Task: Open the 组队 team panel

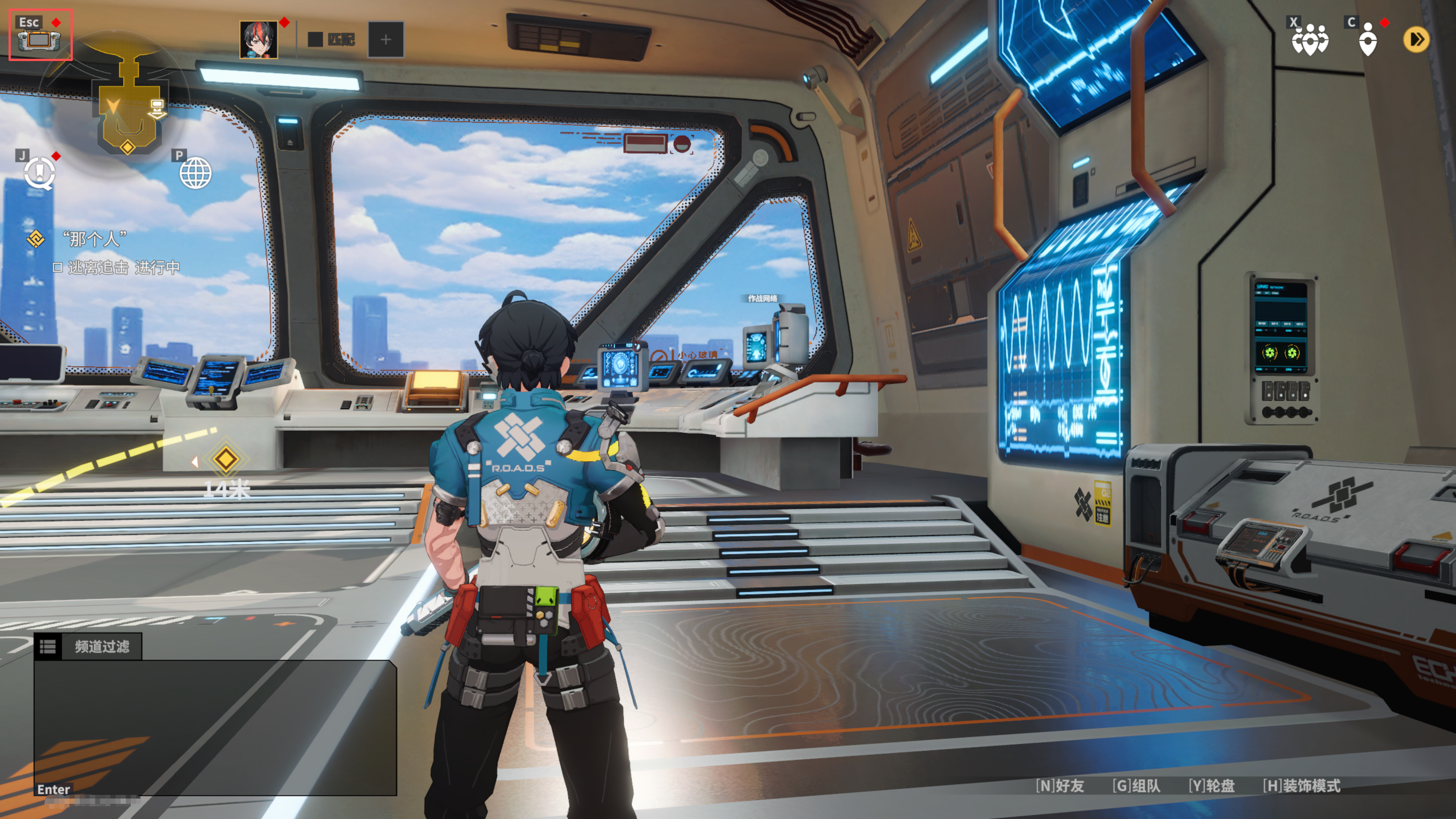Action: point(1136,786)
